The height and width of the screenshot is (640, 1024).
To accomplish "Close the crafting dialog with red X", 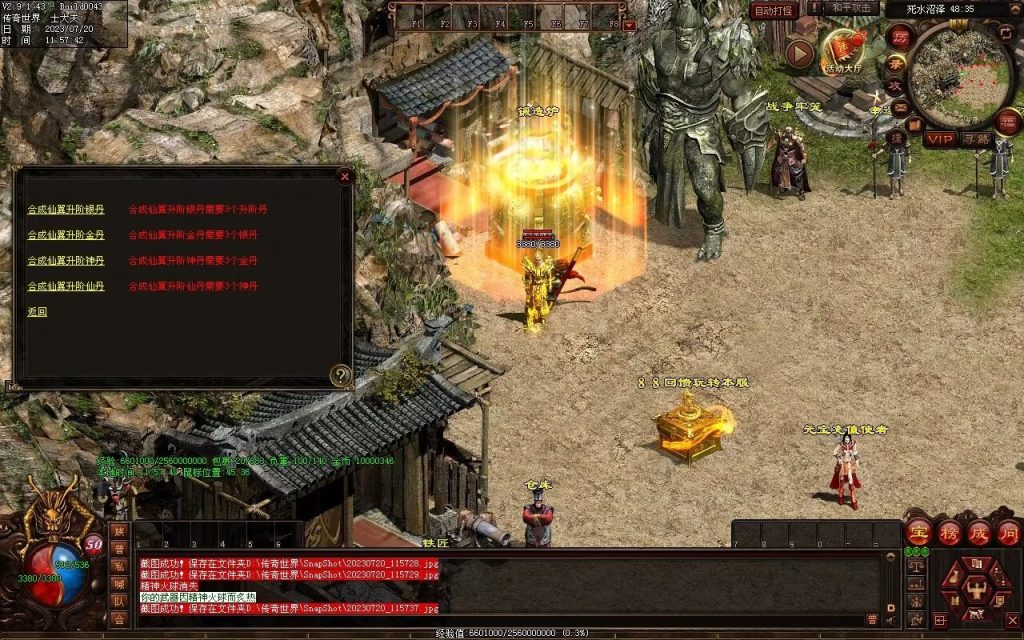I will 345,177.
